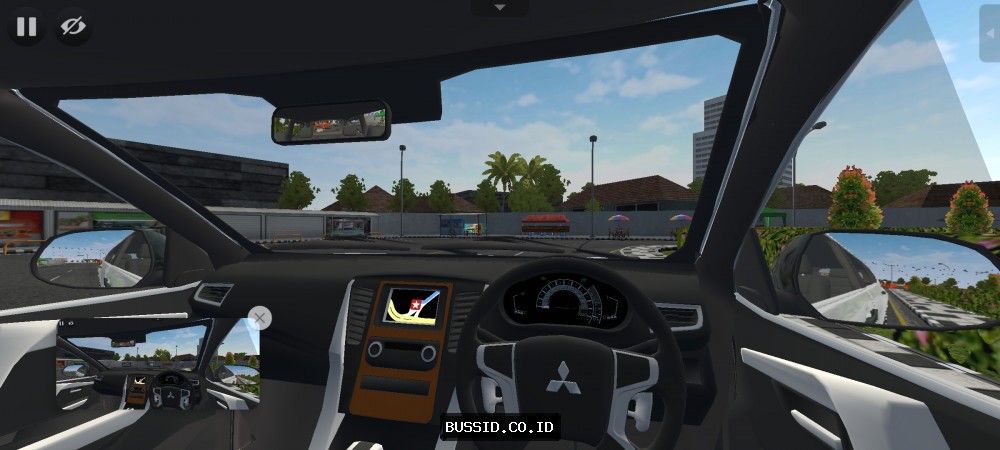Image resolution: width=1000 pixels, height=450 pixels.
Task: Expand the top dropdown arrow panel
Action: (500, 8)
